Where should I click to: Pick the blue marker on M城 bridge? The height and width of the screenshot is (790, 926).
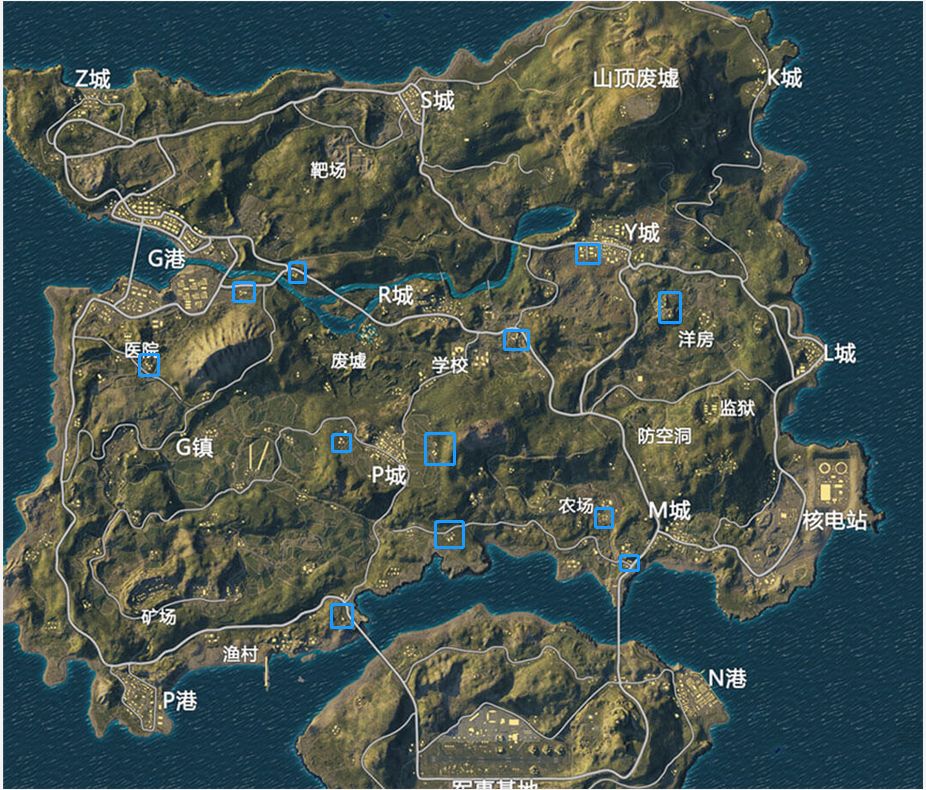[629, 563]
